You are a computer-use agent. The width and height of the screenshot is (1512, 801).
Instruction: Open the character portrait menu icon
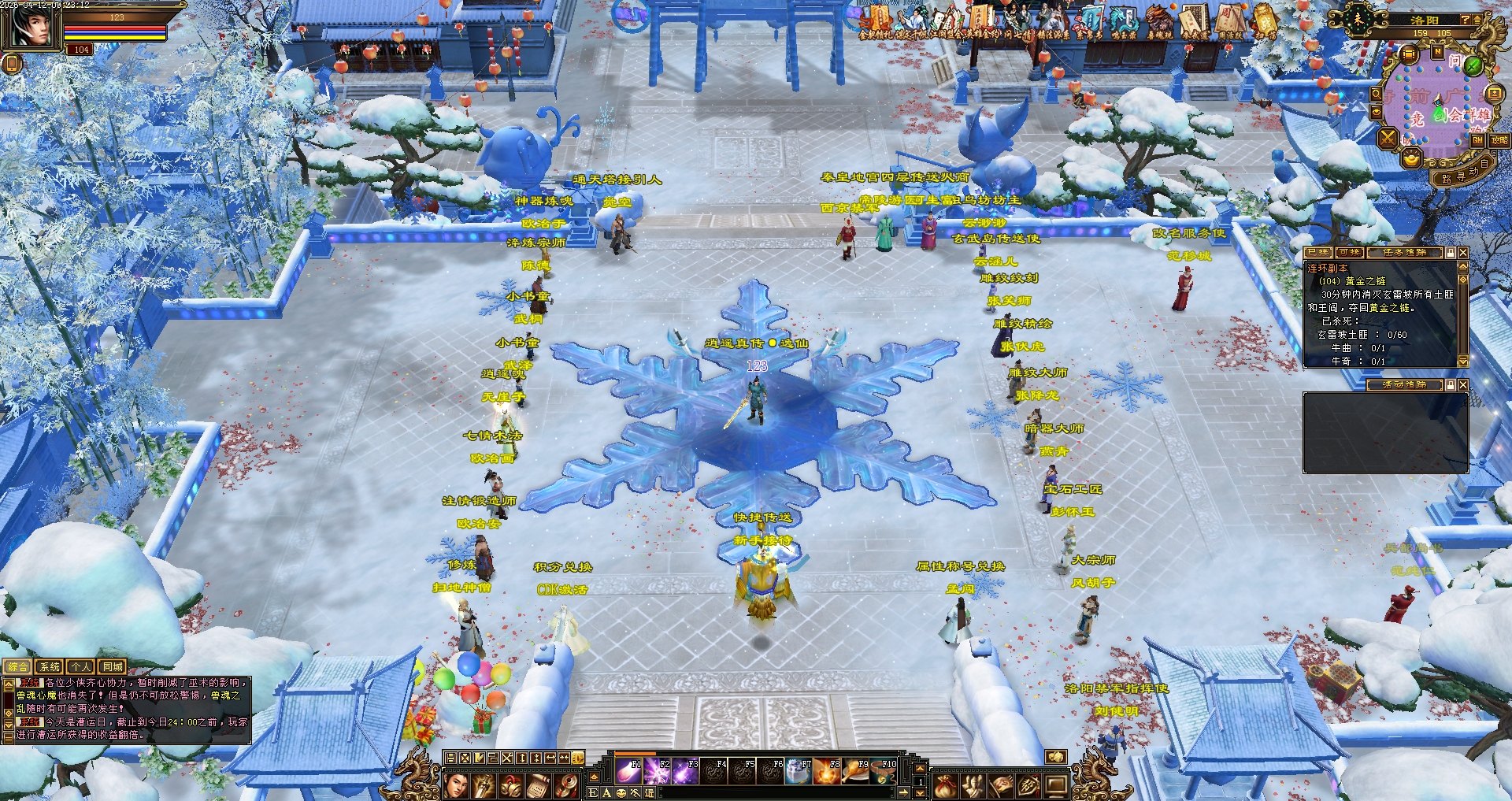(457, 785)
